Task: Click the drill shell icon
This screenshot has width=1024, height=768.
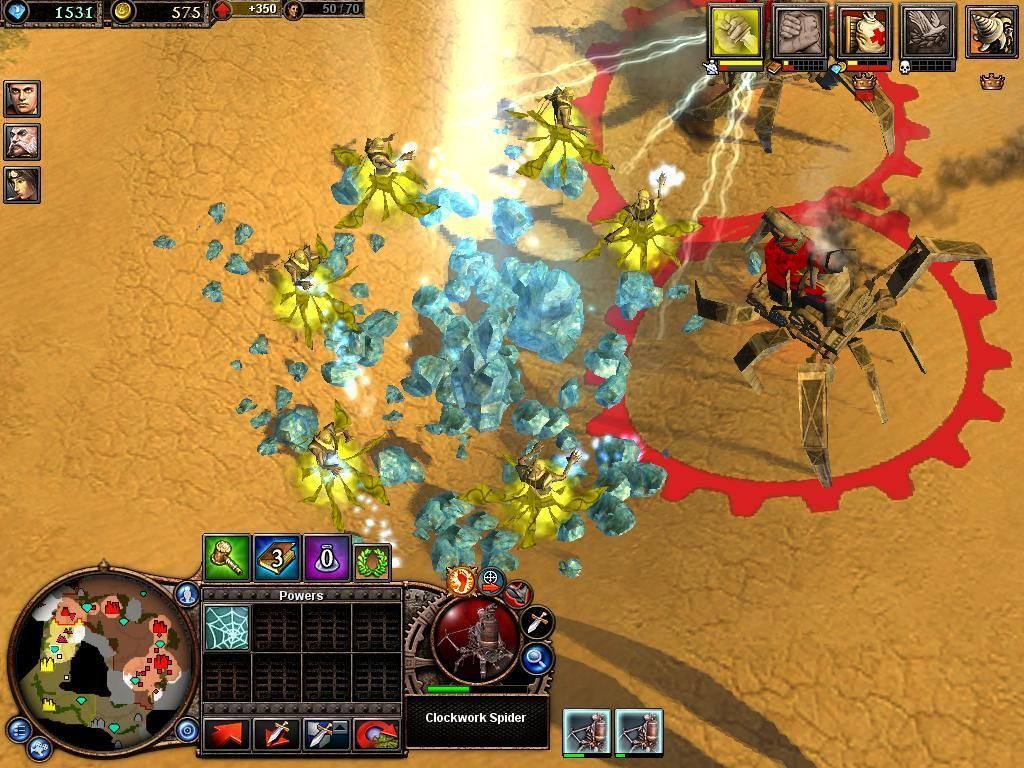Action: point(991,31)
